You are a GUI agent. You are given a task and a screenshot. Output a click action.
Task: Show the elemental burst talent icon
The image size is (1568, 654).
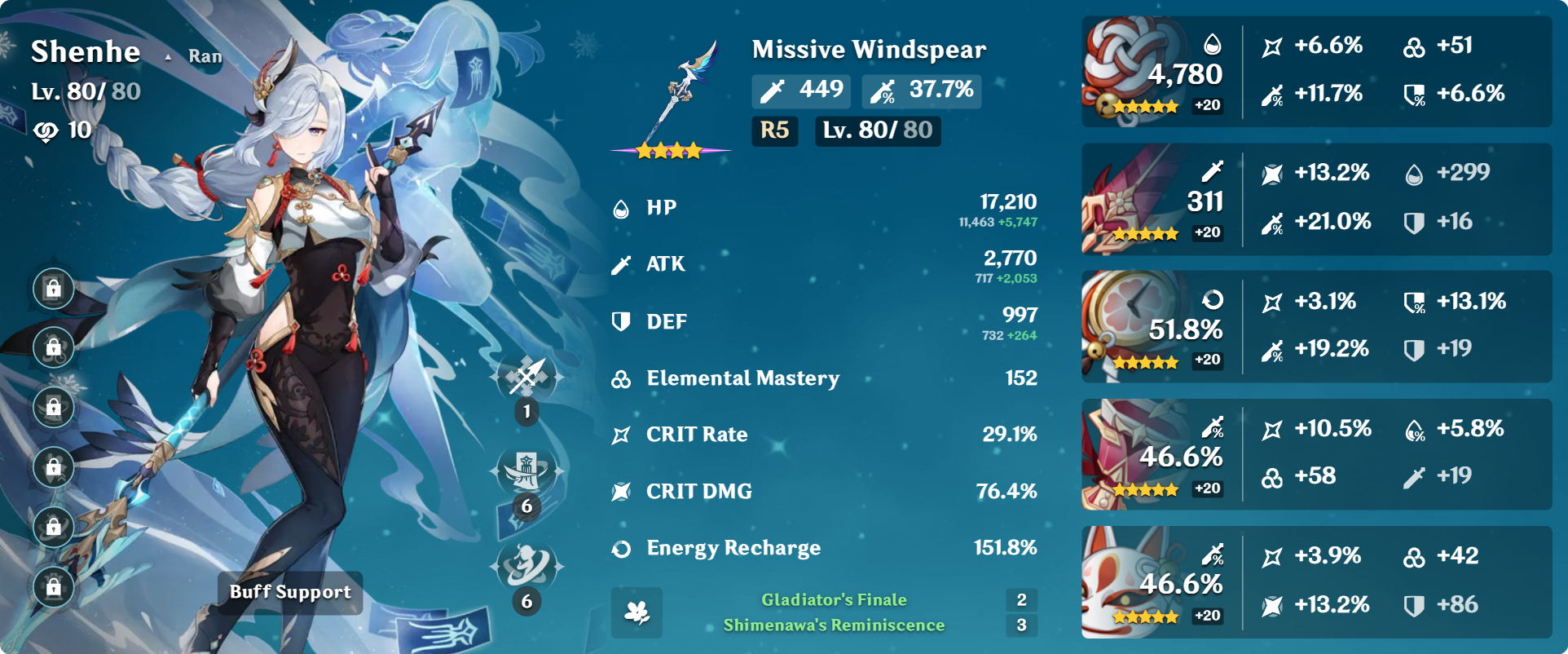[526, 567]
